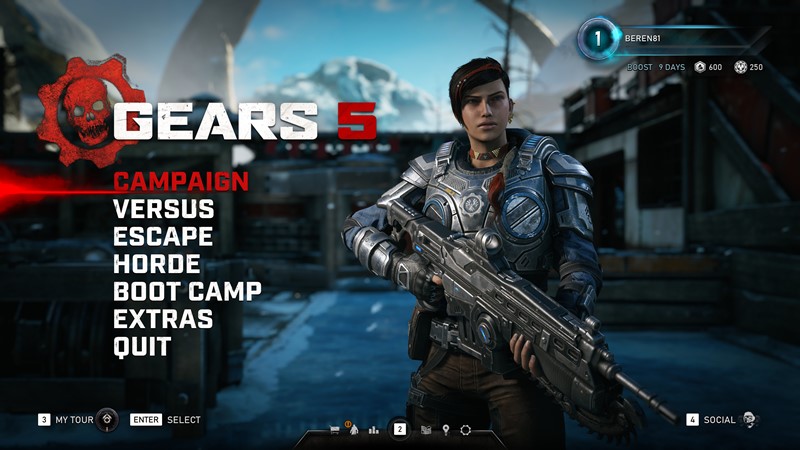Open the map icon in bottom bar

coord(426,430)
